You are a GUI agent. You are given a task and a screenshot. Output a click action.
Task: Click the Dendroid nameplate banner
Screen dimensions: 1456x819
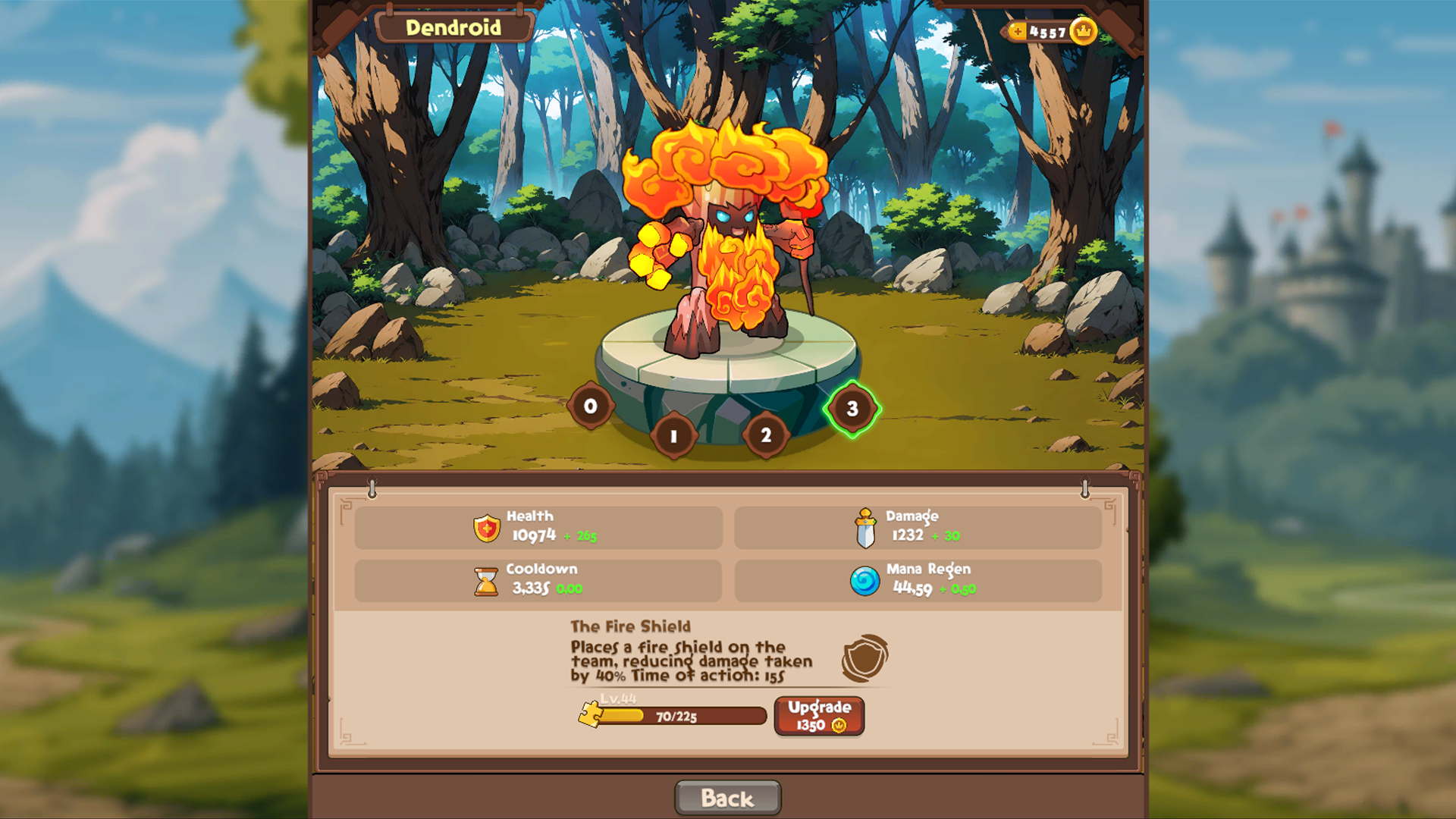click(453, 27)
